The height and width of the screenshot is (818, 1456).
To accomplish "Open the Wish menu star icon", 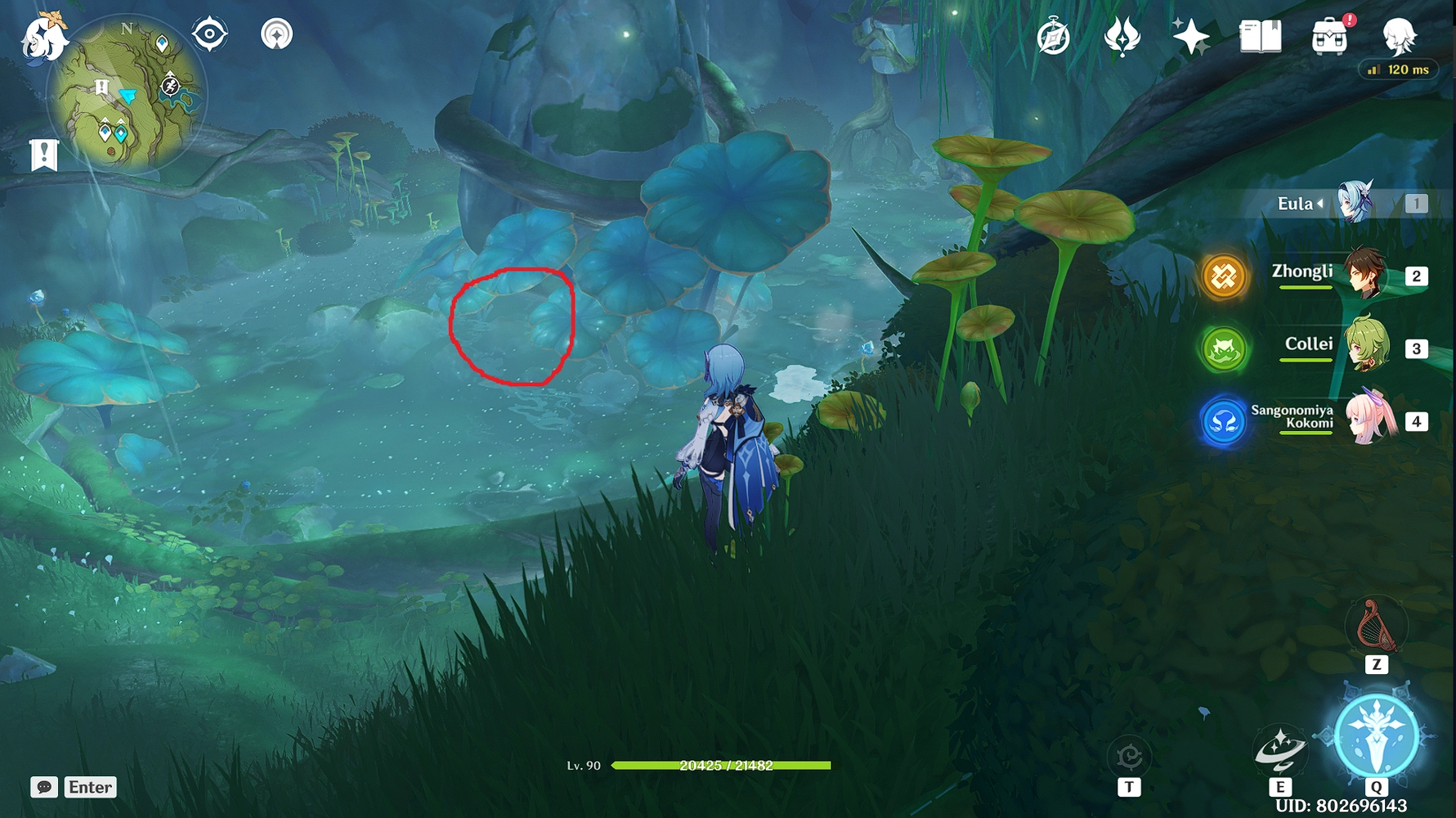I will 1190,36.
